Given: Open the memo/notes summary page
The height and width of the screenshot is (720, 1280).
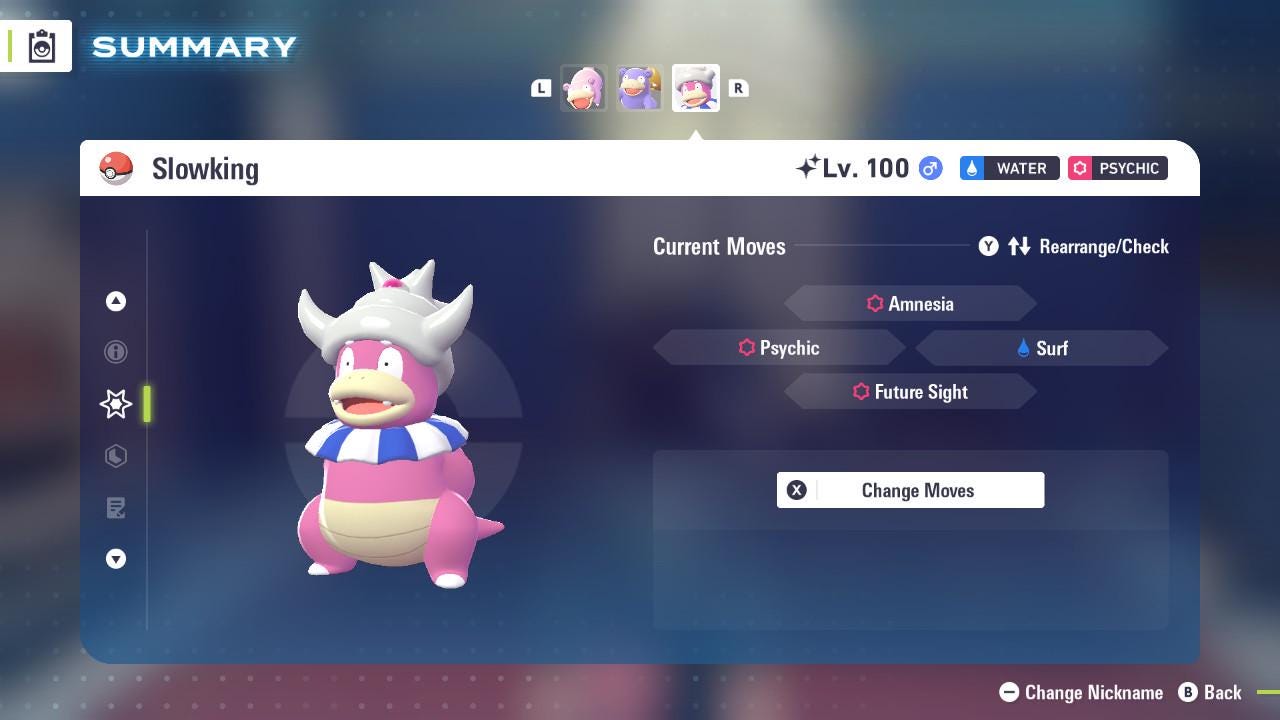Looking at the screenshot, I should 116,508.
